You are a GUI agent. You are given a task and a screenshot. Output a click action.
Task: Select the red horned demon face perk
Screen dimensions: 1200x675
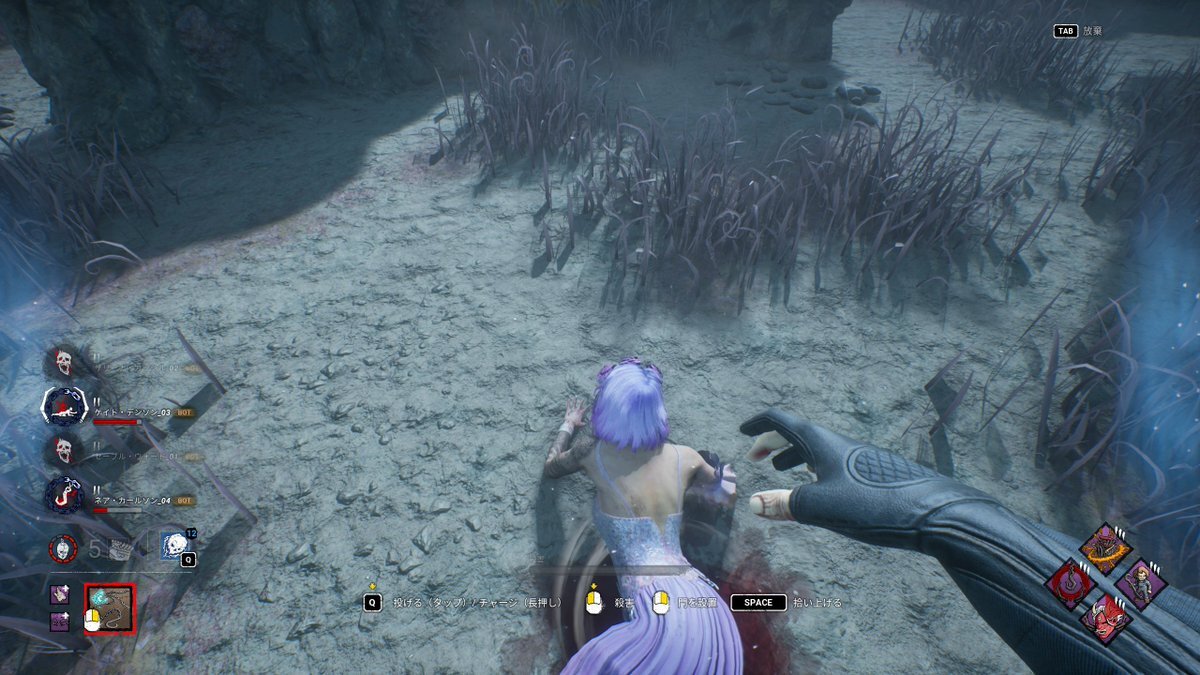(x=1105, y=619)
